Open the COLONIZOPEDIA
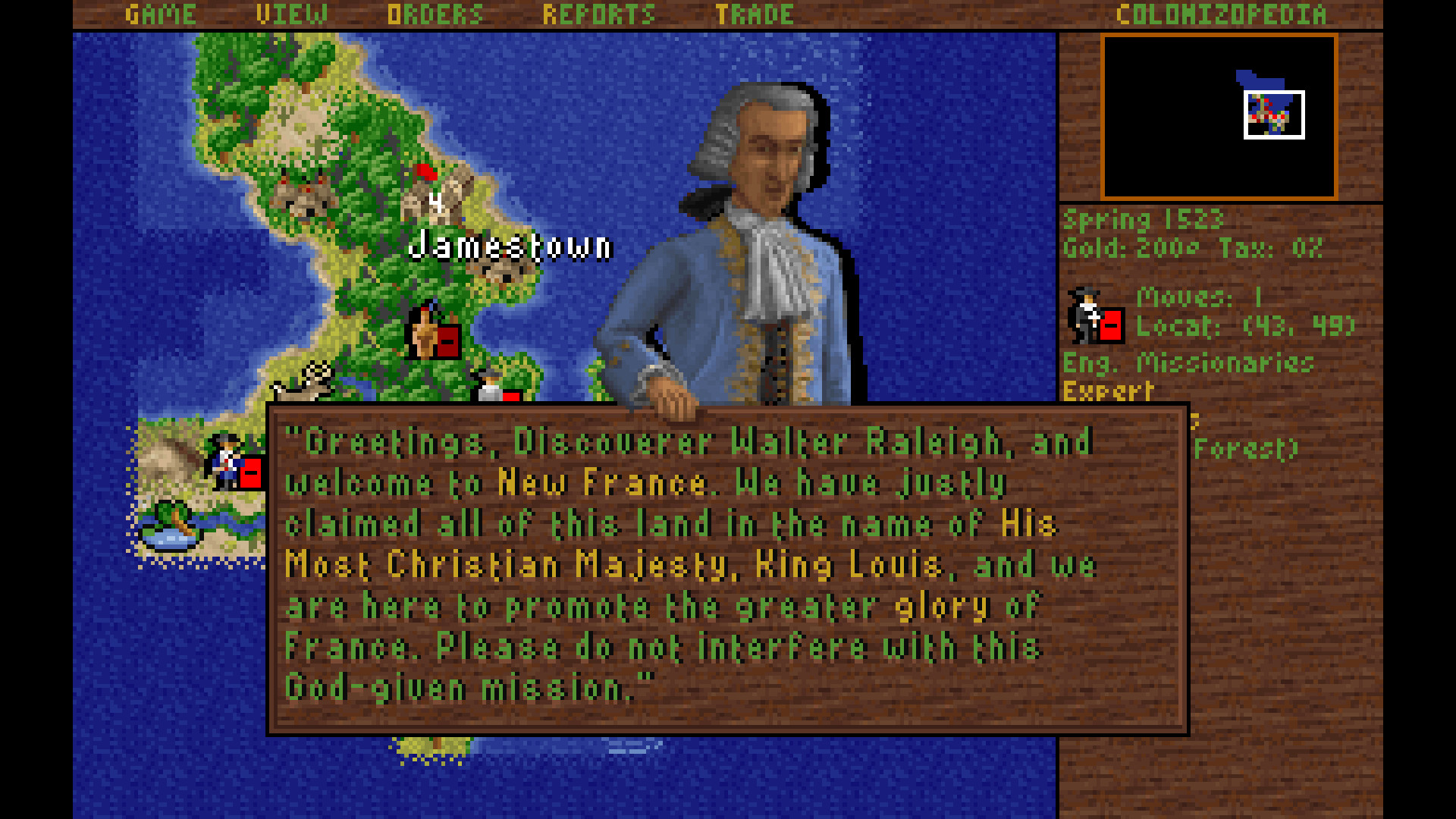 [1221, 13]
